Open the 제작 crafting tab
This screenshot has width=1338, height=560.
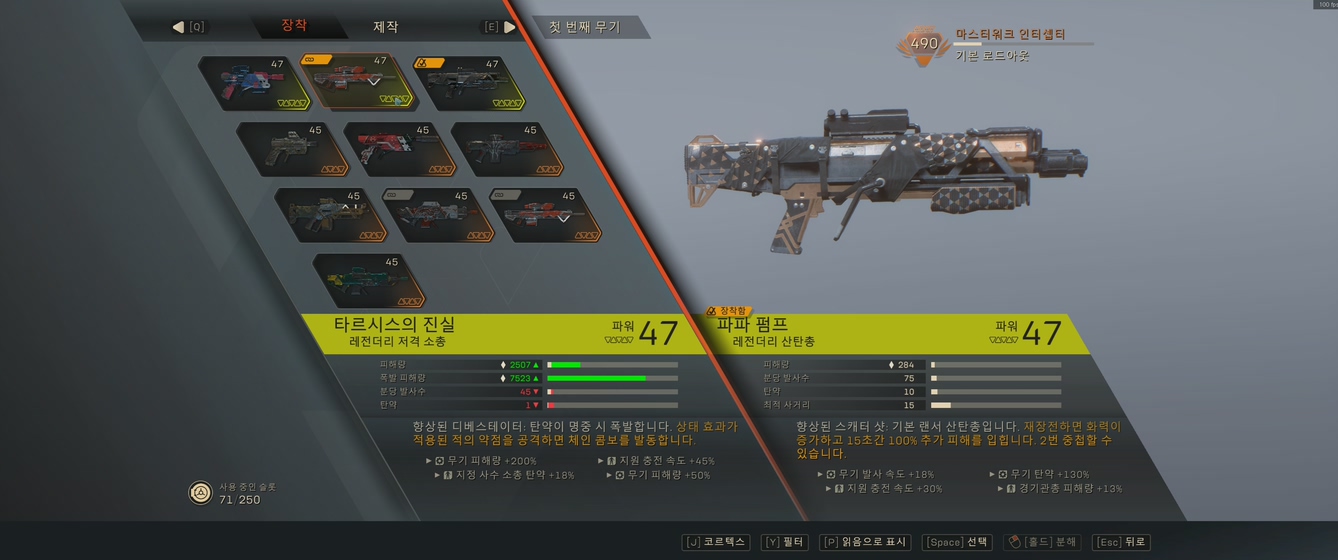(x=386, y=27)
